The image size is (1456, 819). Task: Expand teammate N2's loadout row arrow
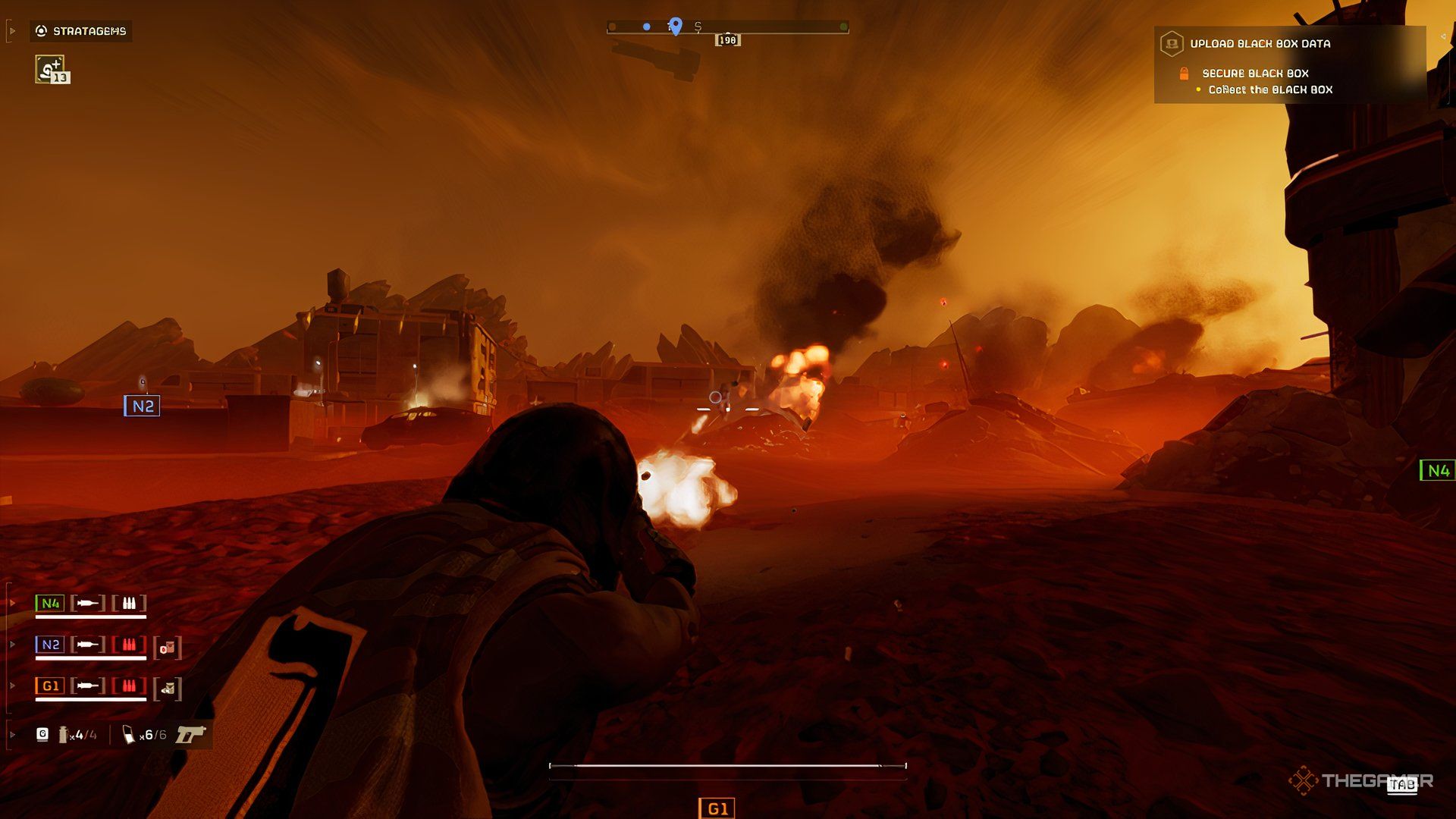[11, 642]
